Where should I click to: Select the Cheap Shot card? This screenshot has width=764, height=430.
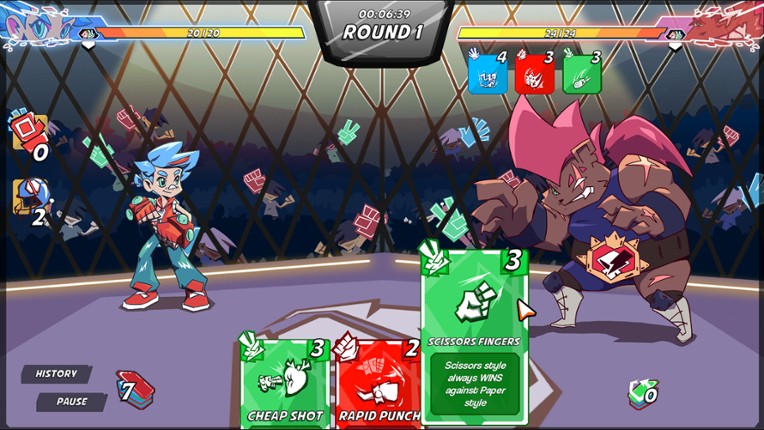tap(284, 385)
